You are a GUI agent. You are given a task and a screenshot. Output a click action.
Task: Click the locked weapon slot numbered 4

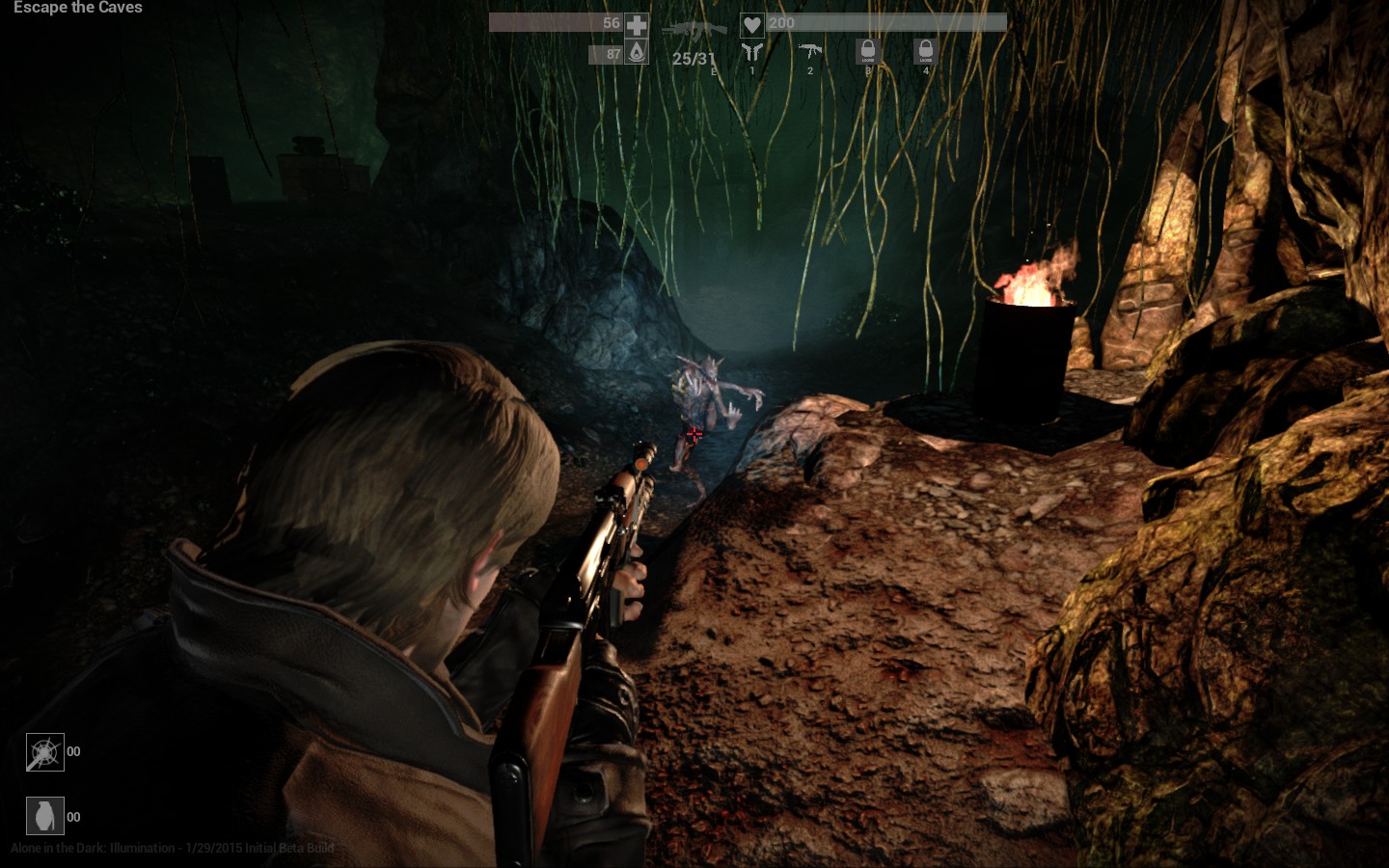pos(926,51)
